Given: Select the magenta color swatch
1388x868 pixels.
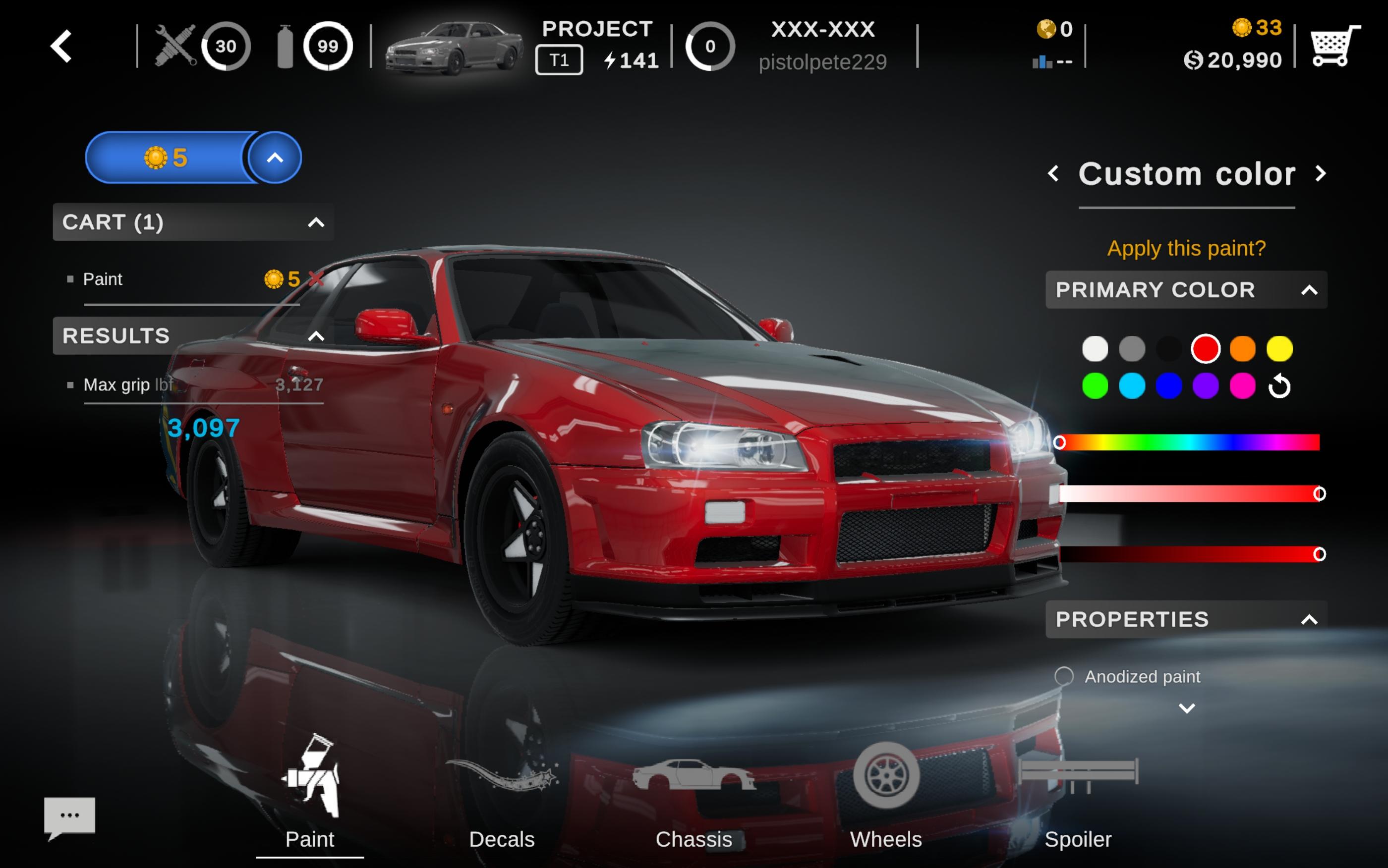Looking at the screenshot, I should coord(1242,386).
